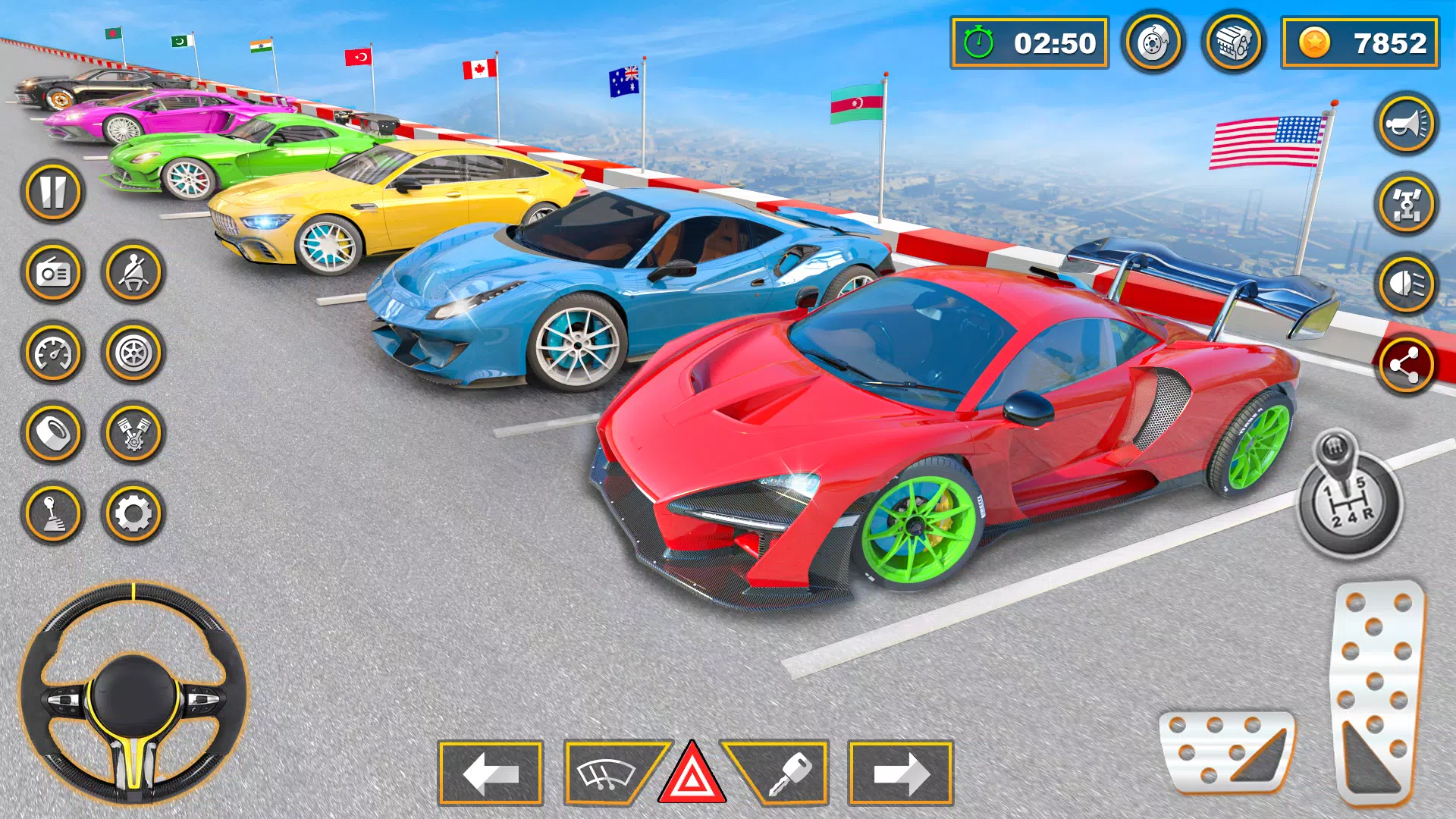The image size is (1456, 819).
Task: Open the share icon
Action: (x=1407, y=364)
